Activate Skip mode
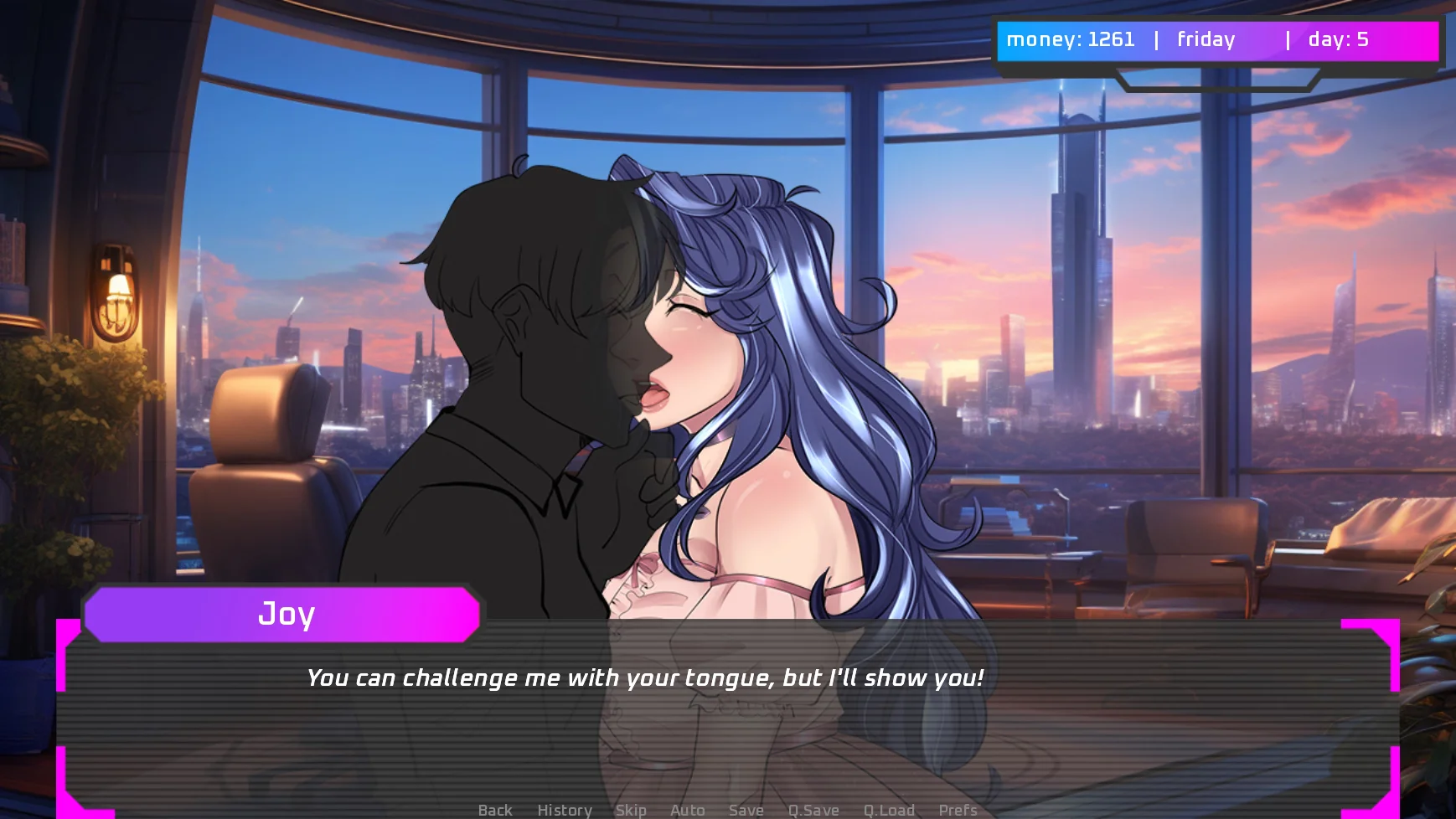Viewport: 1456px width, 819px height. [x=630, y=810]
